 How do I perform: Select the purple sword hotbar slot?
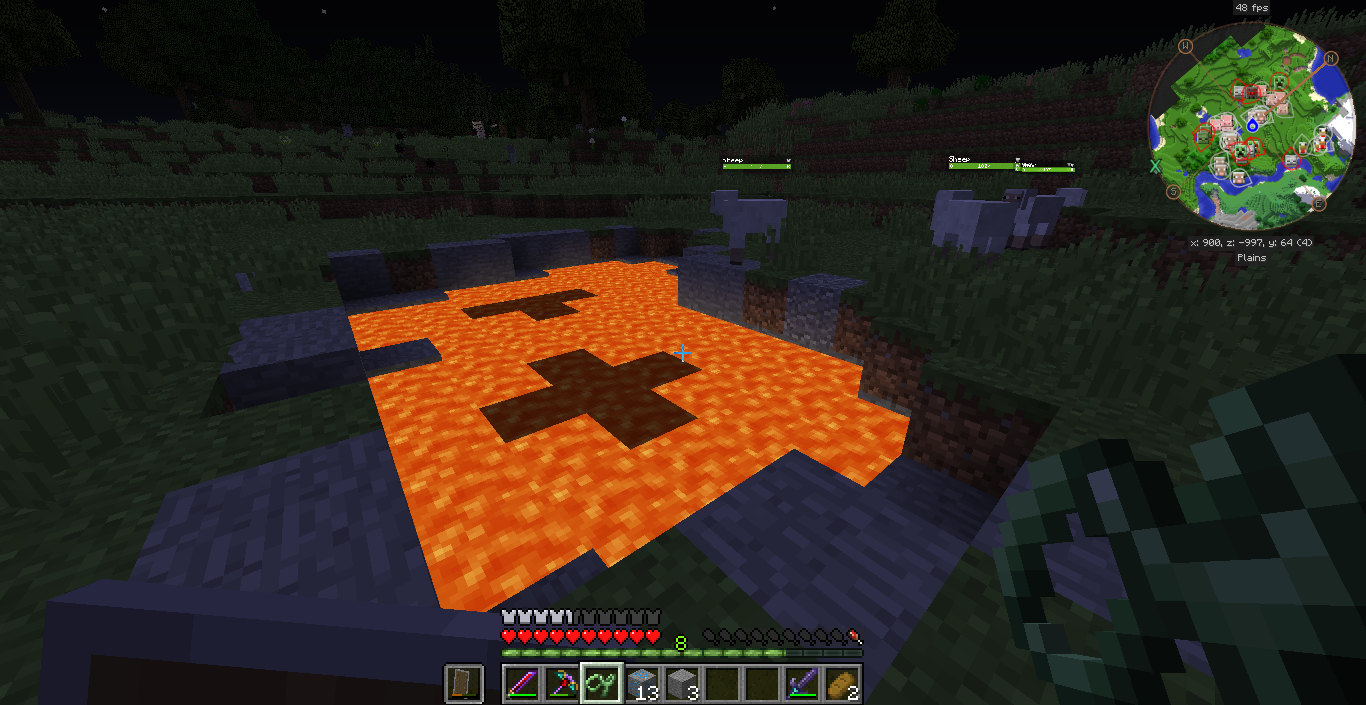coord(802,684)
